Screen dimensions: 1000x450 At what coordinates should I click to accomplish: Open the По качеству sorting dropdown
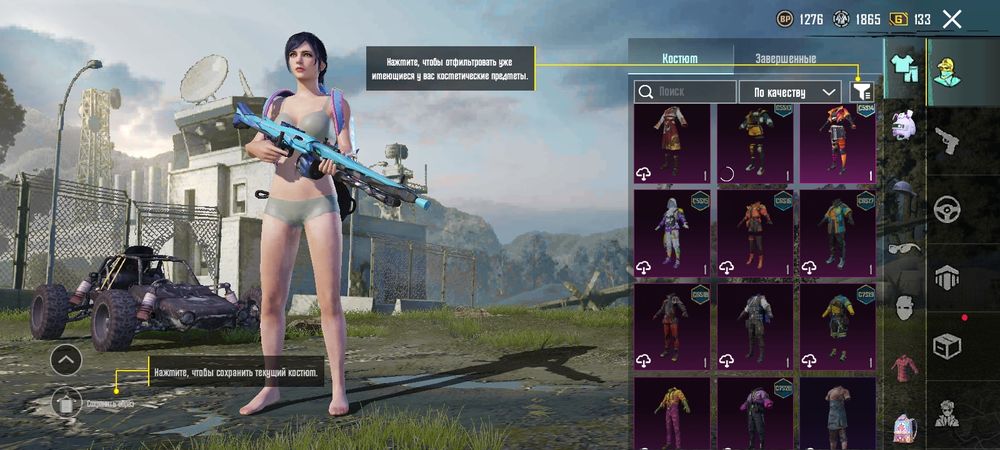pyautogui.click(x=790, y=92)
